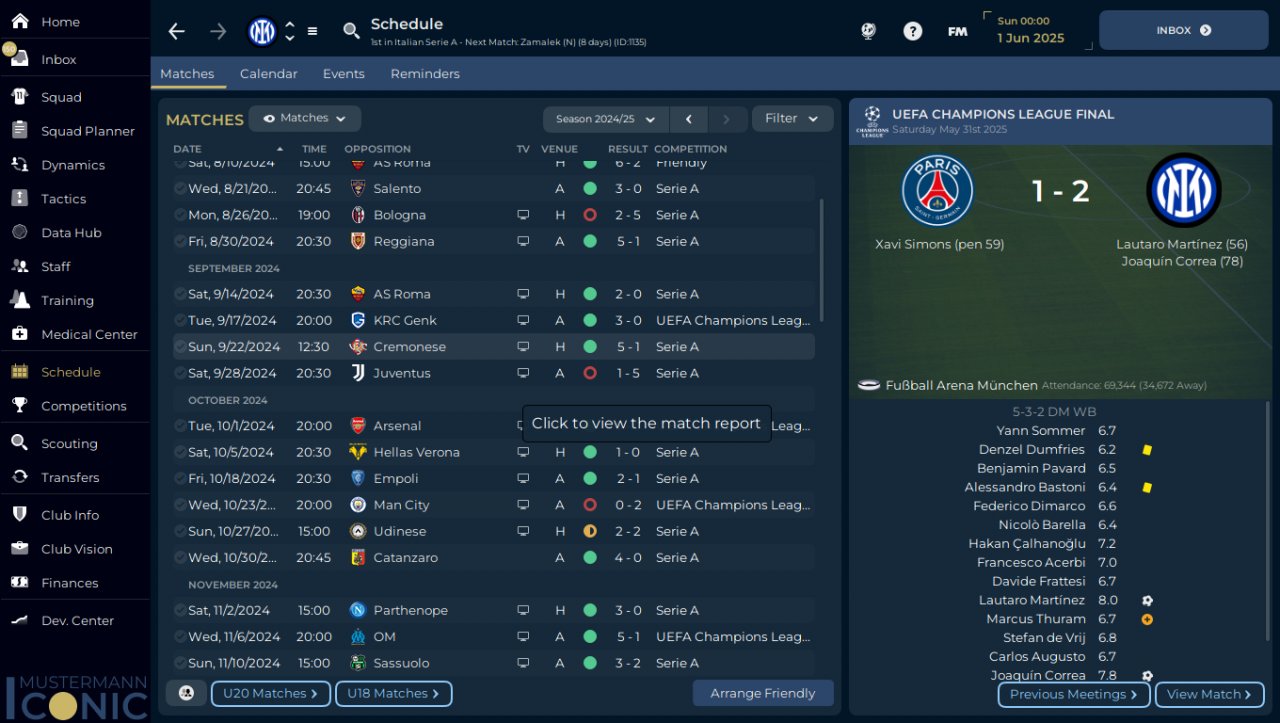Viewport: 1280px width, 723px height.
Task: Show U18 Matches
Action: 393,693
